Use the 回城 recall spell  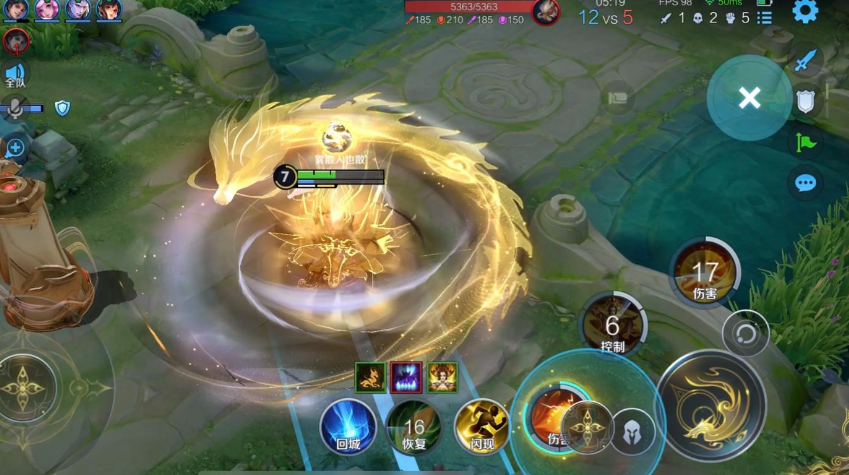347,426
